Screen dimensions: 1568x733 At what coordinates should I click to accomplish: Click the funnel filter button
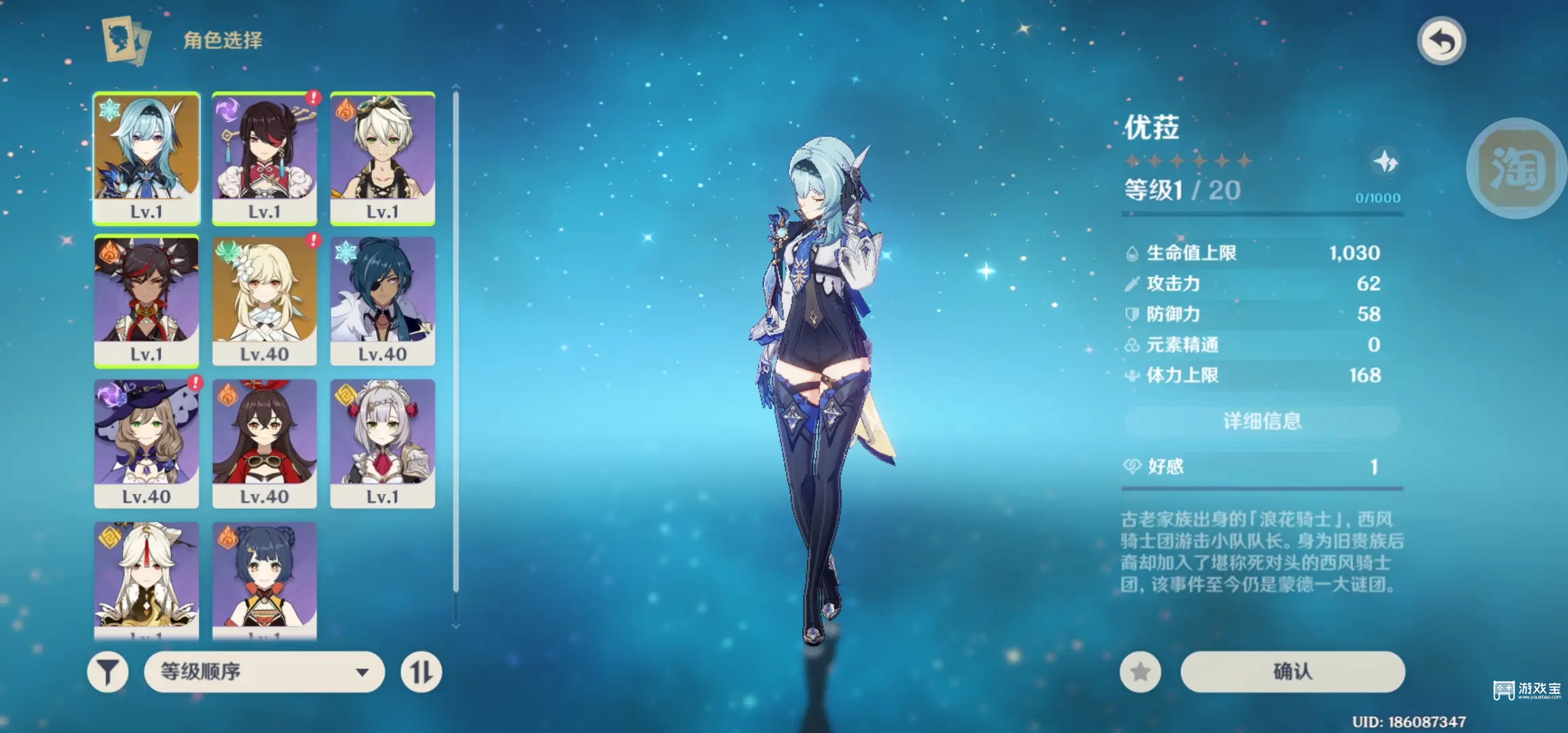coord(108,672)
